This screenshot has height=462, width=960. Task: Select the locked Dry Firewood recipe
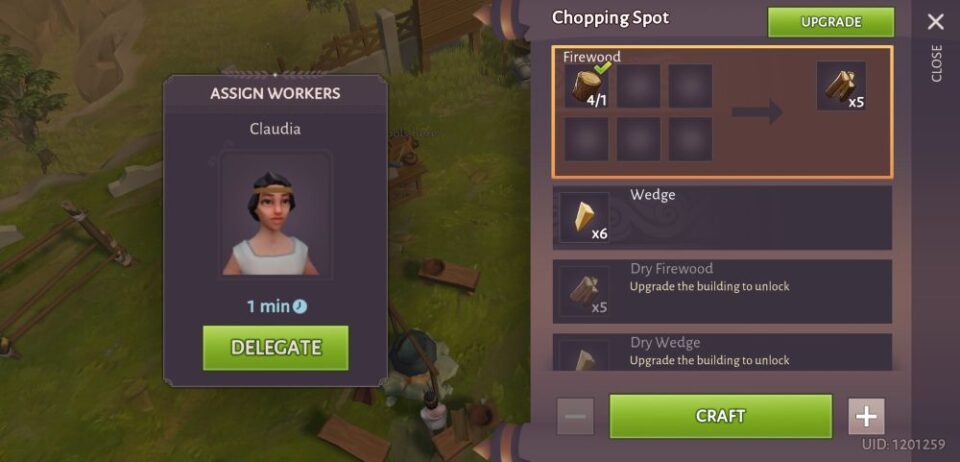(x=721, y=292)
